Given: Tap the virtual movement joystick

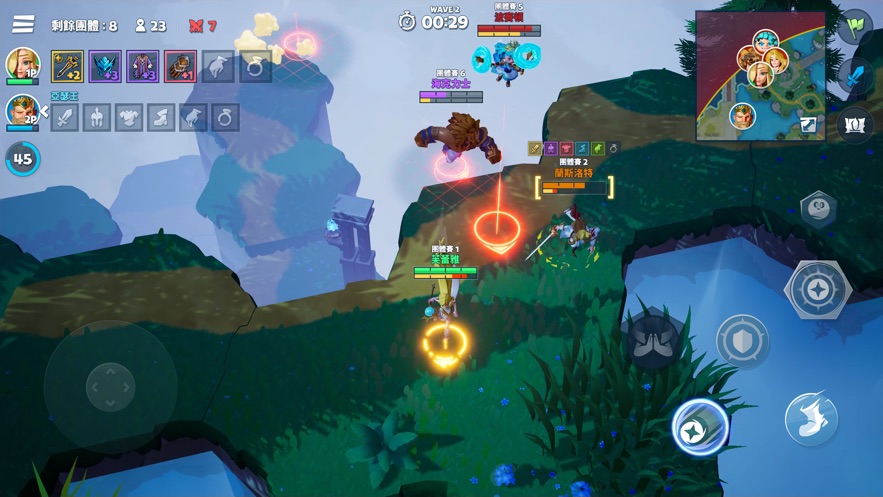Looking at the screenshot, I should pos(110,385).
